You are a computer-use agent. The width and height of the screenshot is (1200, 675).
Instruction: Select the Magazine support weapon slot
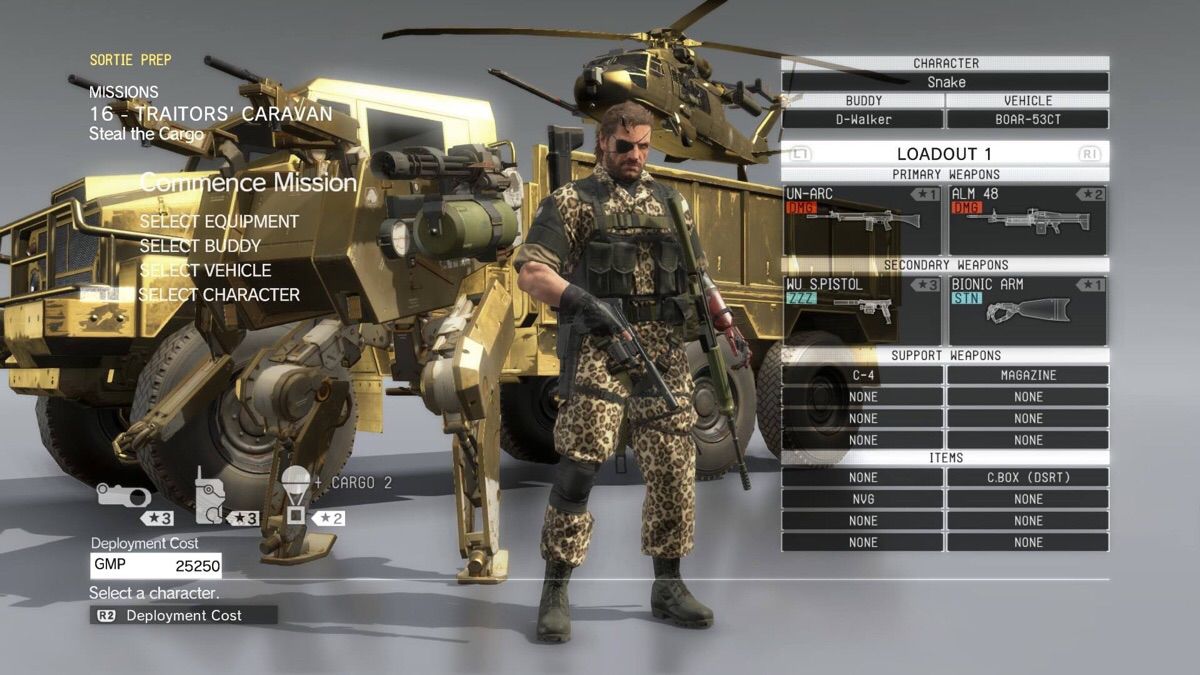click(x=1027, y=375)
